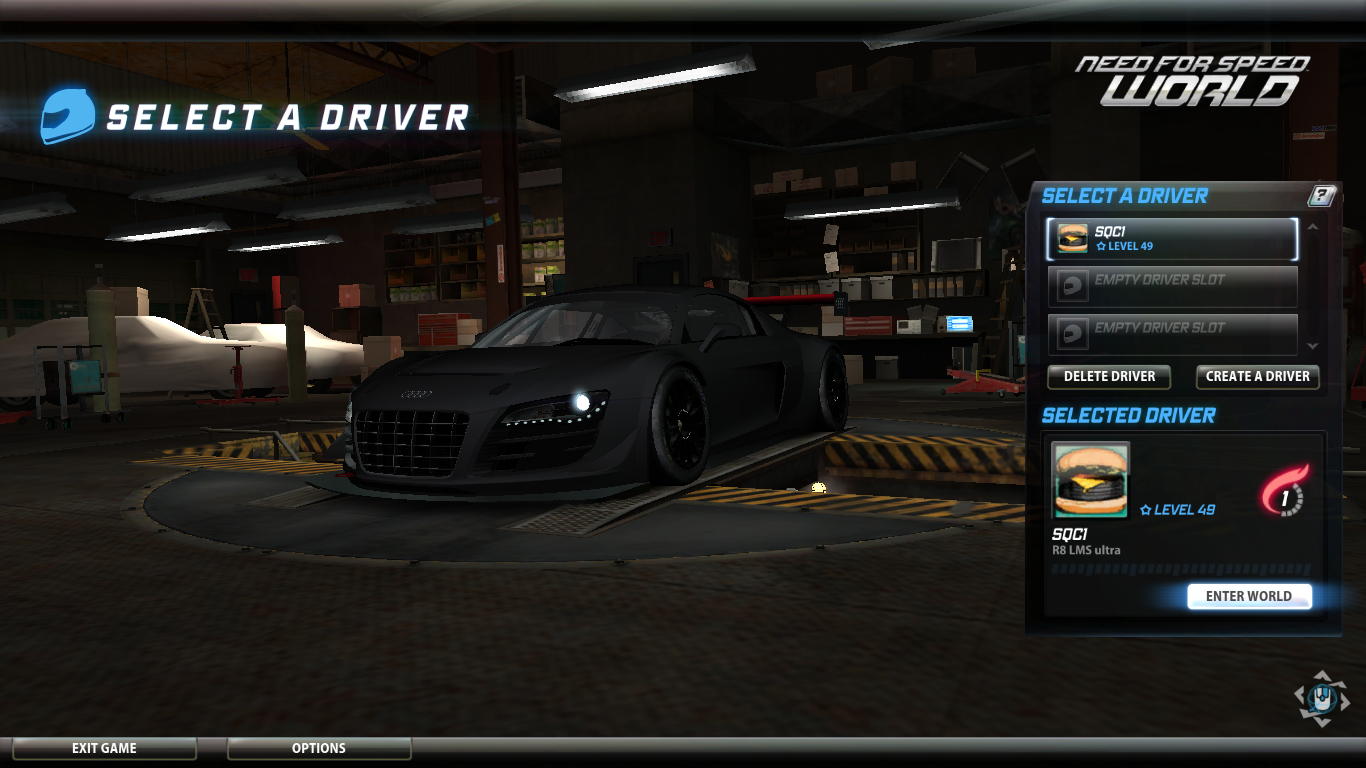Create a new driver
The image size is (1366, 768).
click(x=1257, y=377)
